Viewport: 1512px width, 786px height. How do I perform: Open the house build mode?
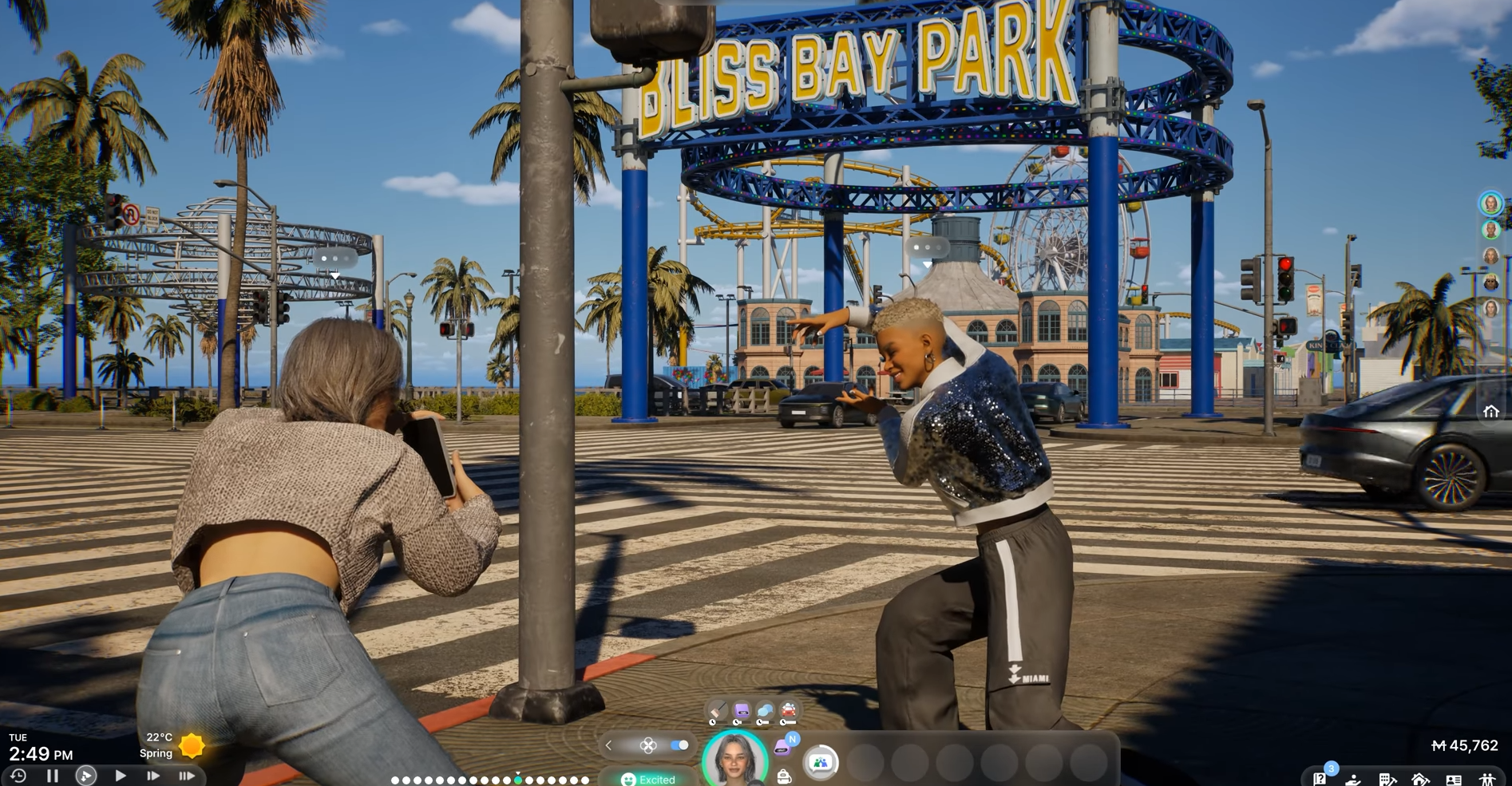pyautogui.click(x=1420, y=780)
